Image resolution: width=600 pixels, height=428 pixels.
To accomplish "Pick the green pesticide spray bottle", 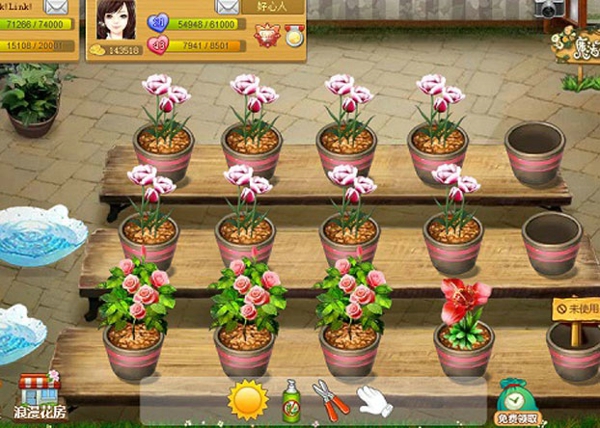I will (x=291, y=400).
